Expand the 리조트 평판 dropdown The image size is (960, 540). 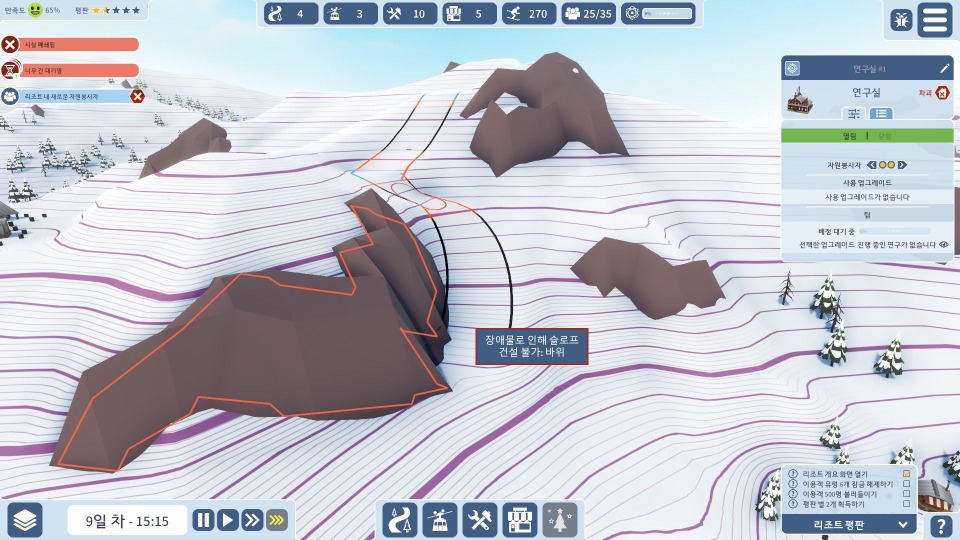(903, 524)
